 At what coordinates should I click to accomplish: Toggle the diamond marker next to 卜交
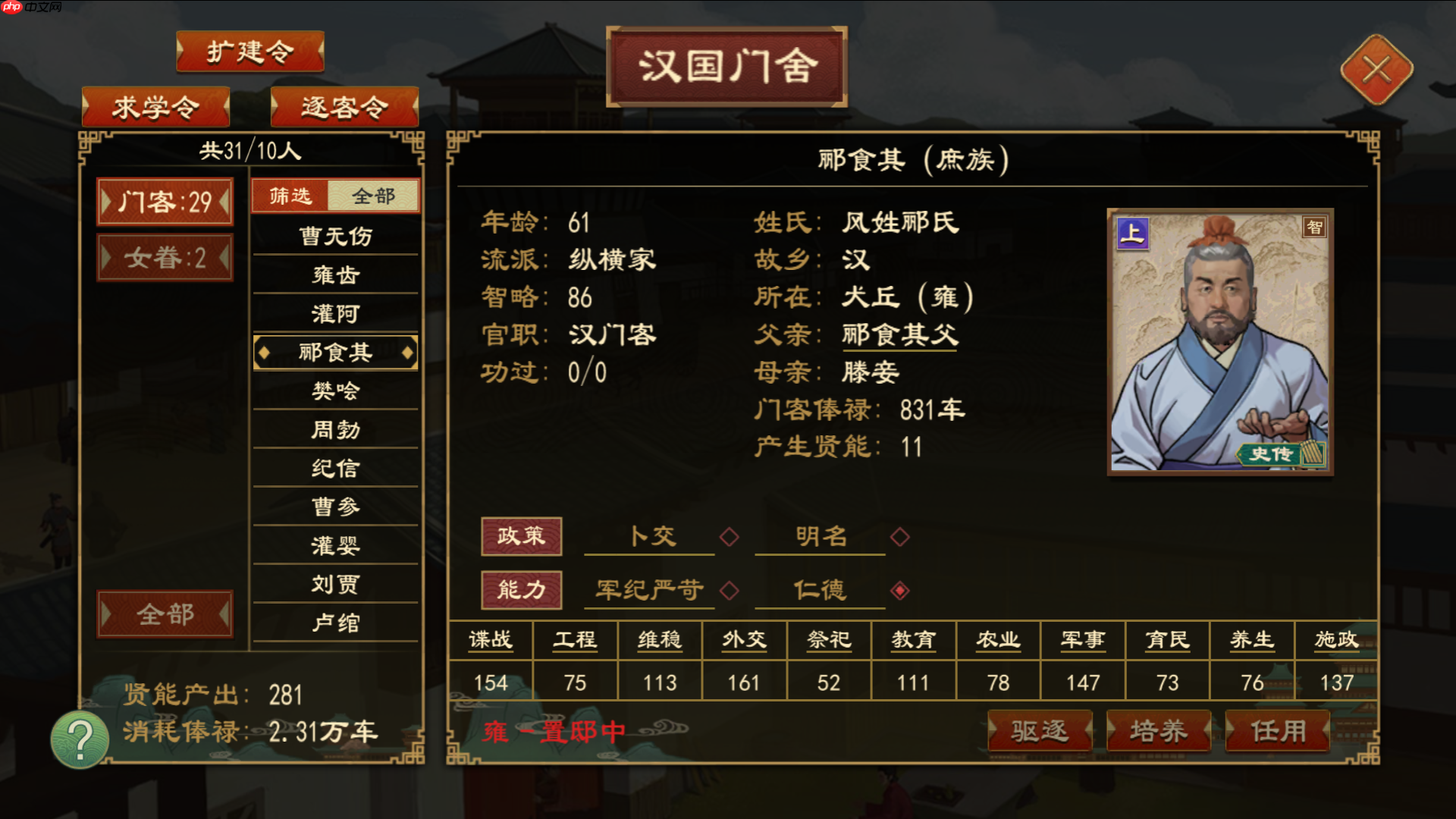tap(728, 536)
